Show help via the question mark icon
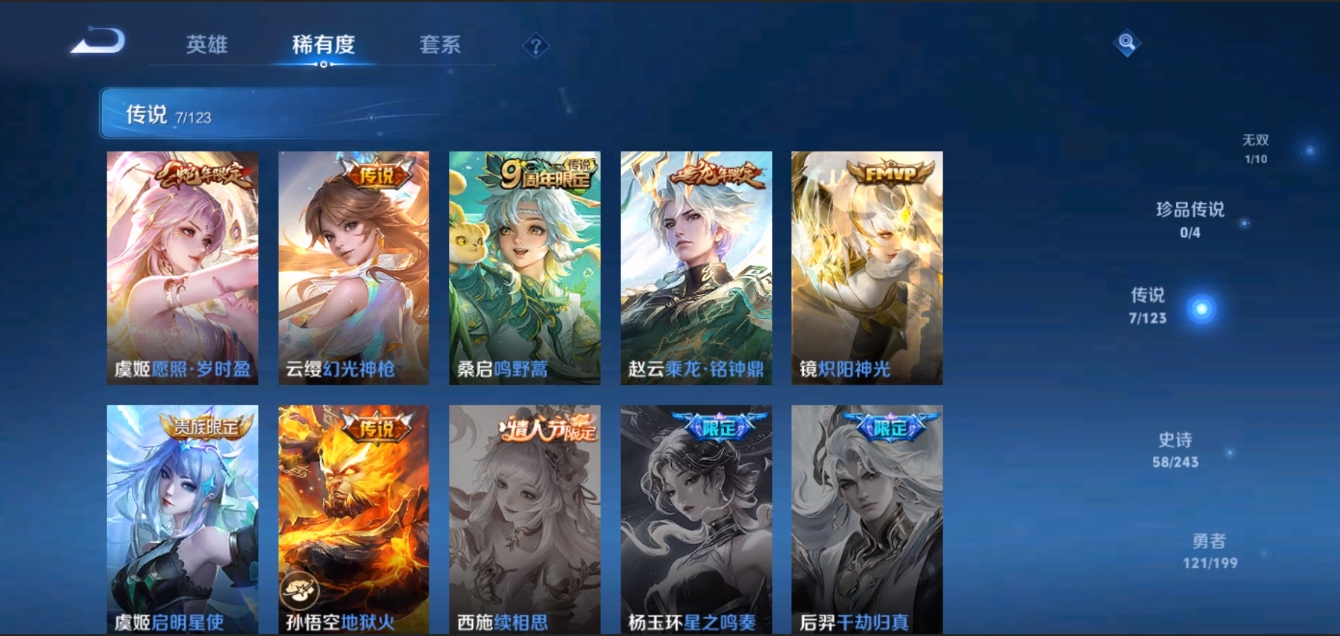 tap(536, 46)
